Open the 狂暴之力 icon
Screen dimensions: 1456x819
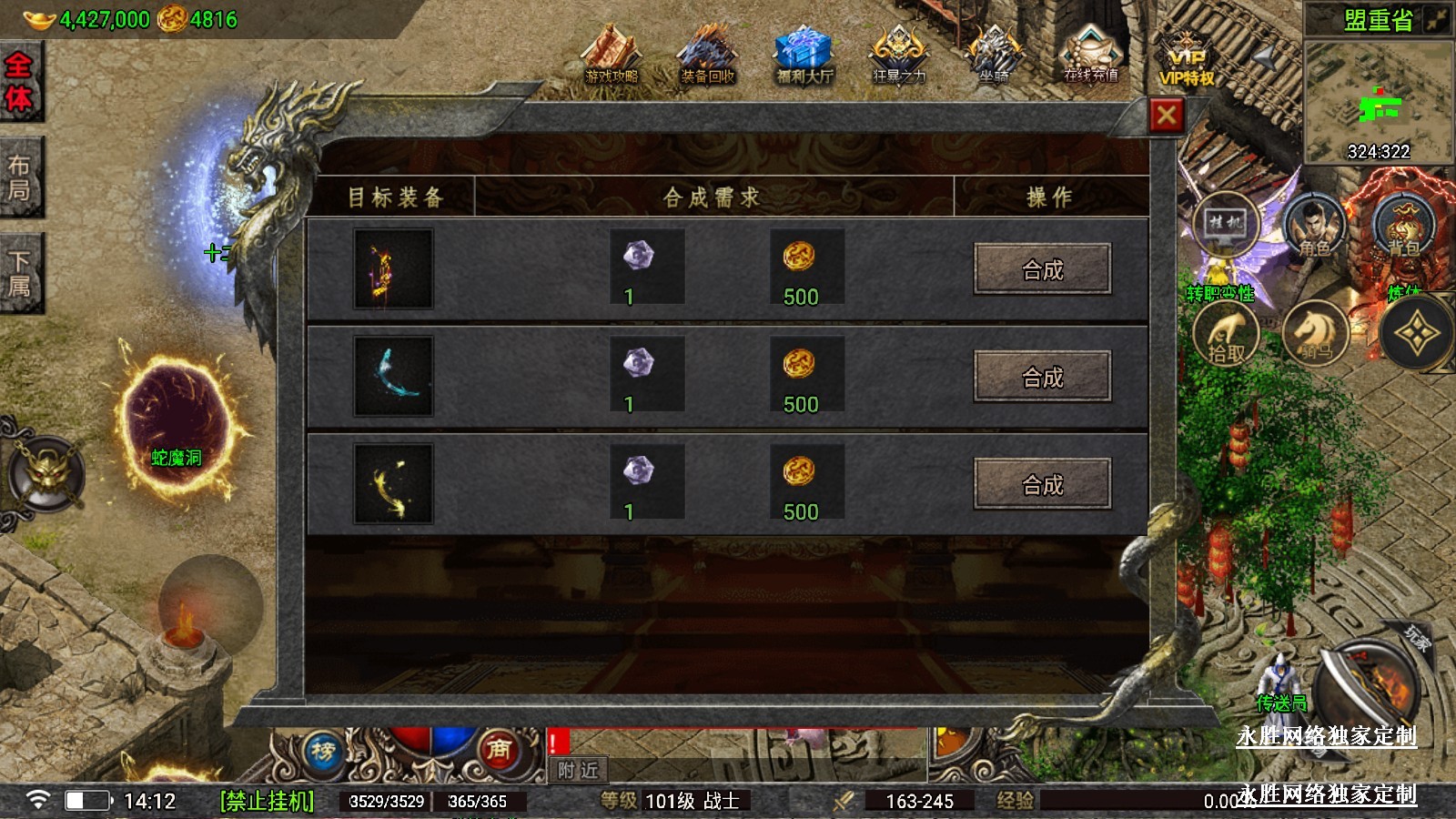899,56
